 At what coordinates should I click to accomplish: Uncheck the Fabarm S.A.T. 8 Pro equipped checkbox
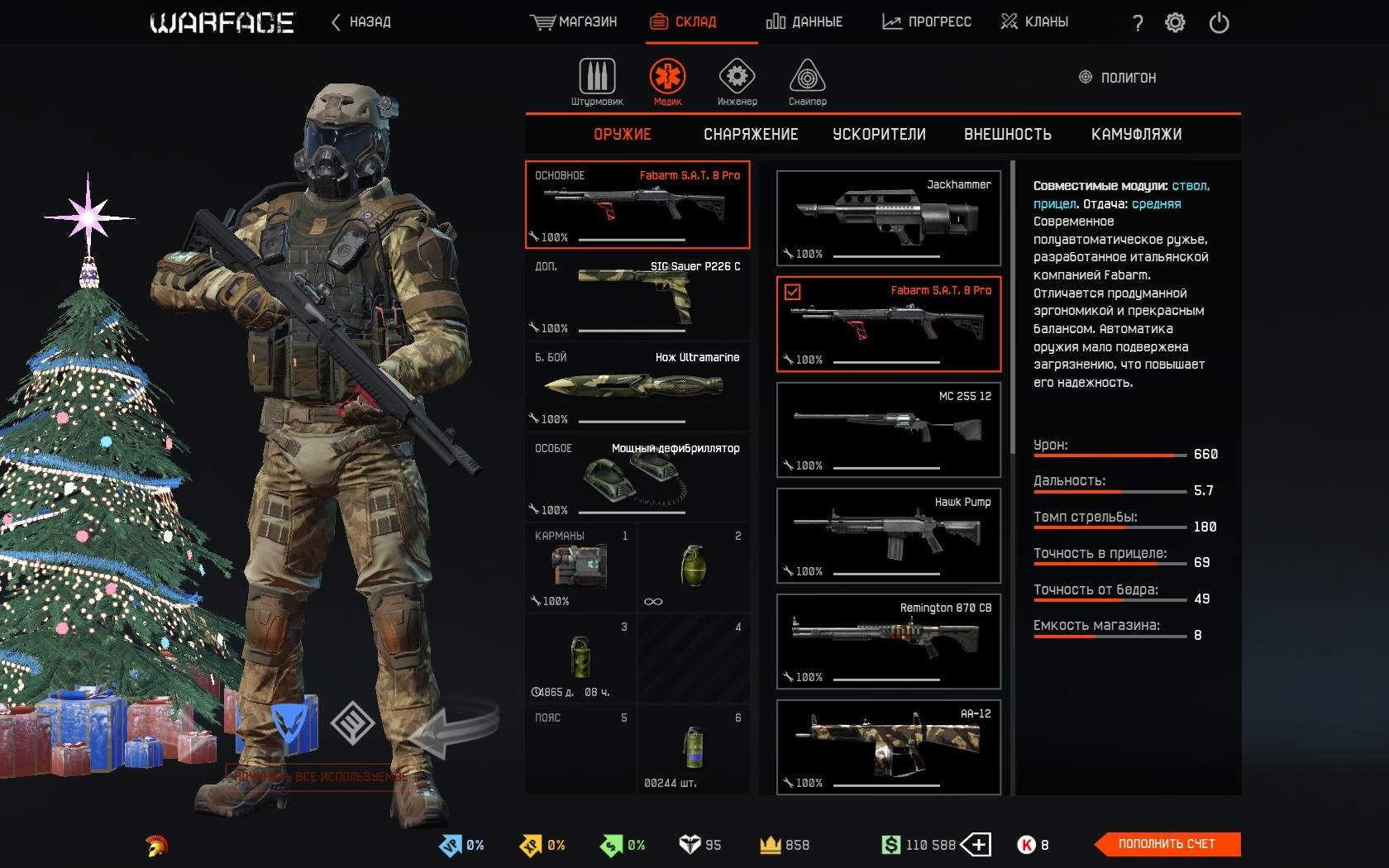[795, 292]
